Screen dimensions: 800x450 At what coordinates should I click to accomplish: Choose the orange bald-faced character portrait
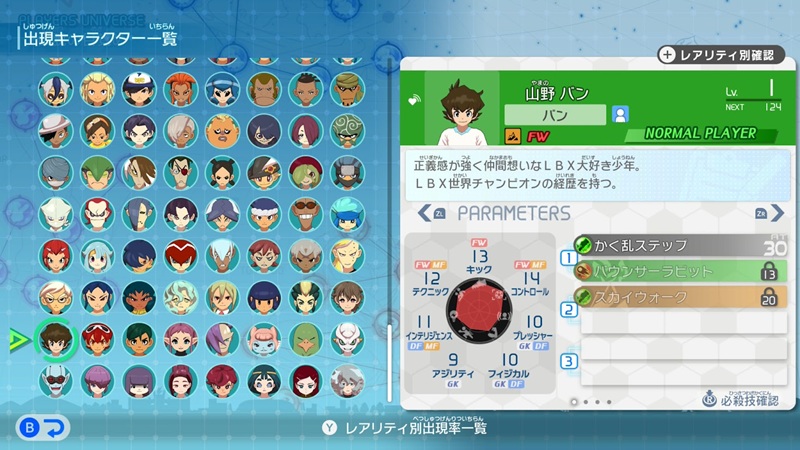pos(222,130)
